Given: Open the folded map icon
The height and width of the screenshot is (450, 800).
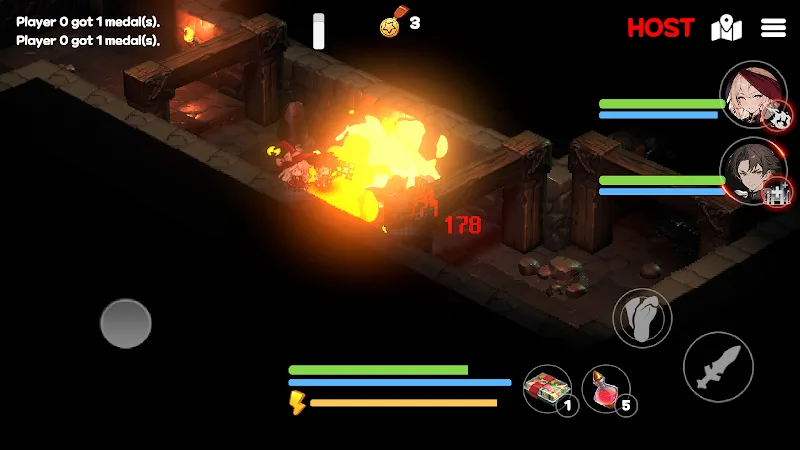Looking at the screenshot, I should point(726,28).
